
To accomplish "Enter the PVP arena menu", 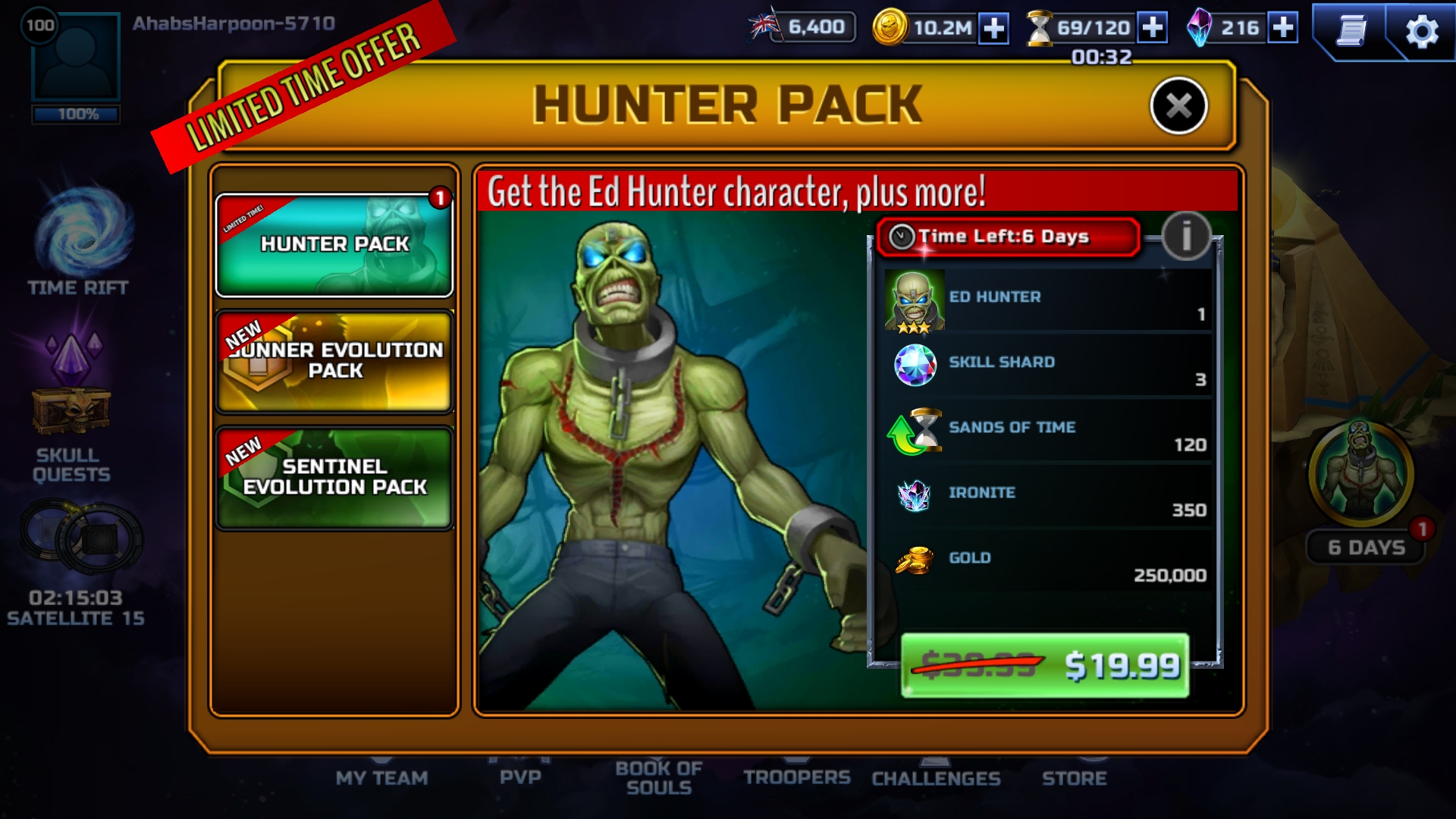I will coord(520,777).
